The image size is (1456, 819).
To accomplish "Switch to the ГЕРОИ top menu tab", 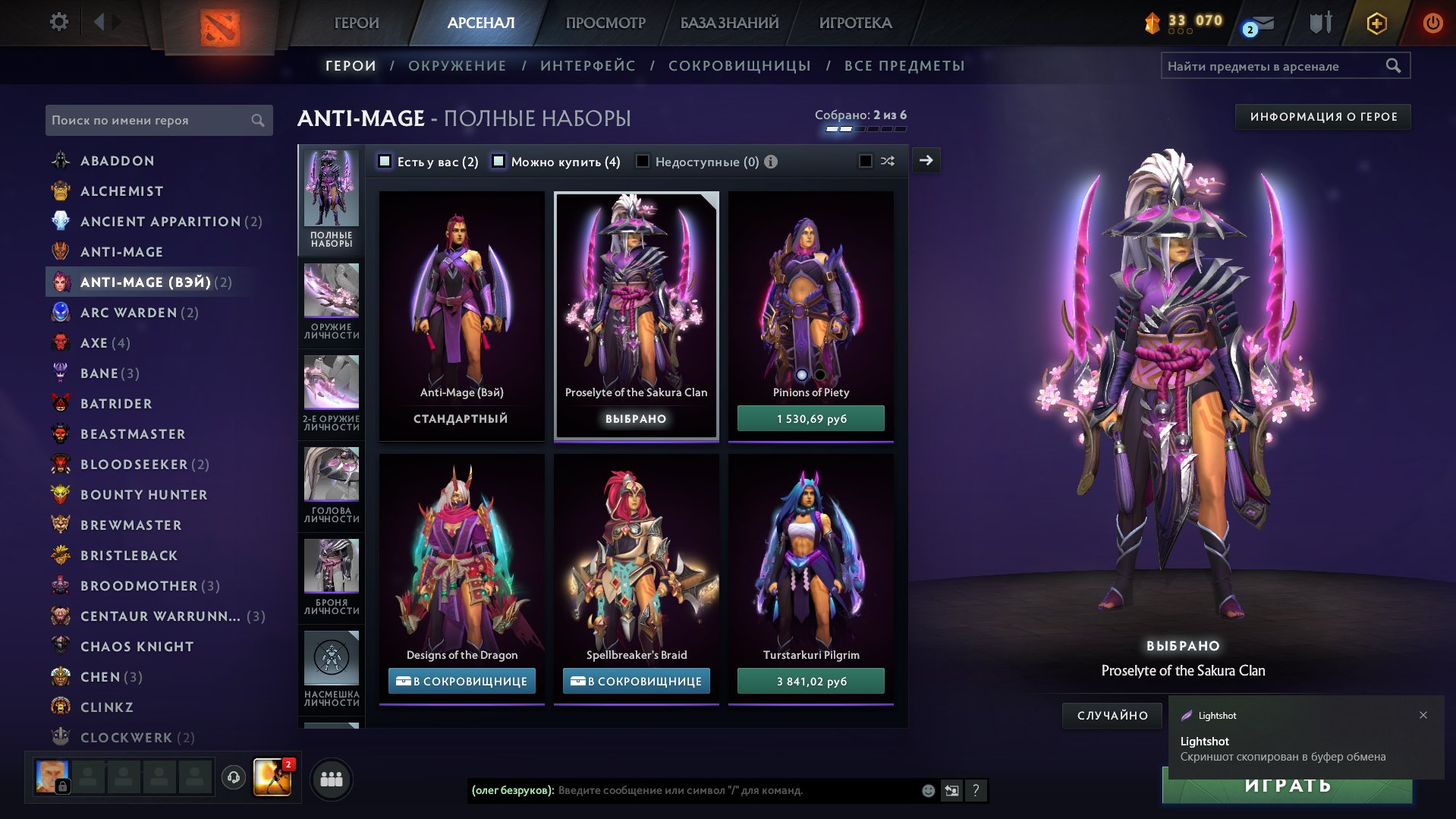I will pos(357,23).
